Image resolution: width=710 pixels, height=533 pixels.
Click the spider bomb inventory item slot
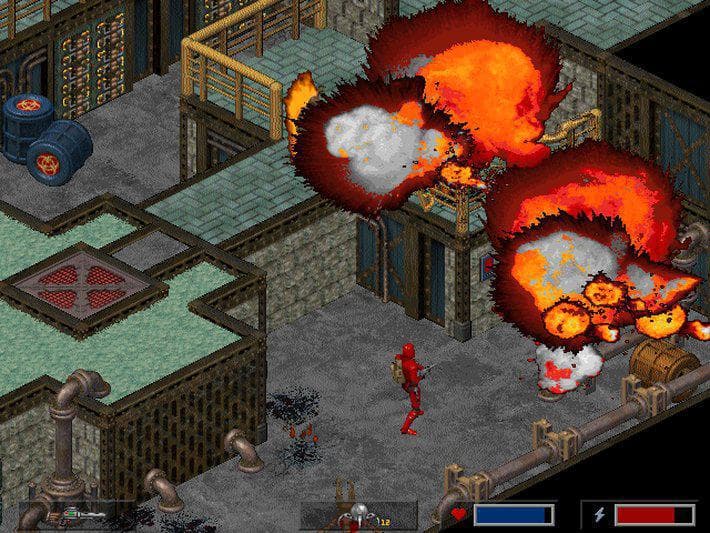coord(359,515)
